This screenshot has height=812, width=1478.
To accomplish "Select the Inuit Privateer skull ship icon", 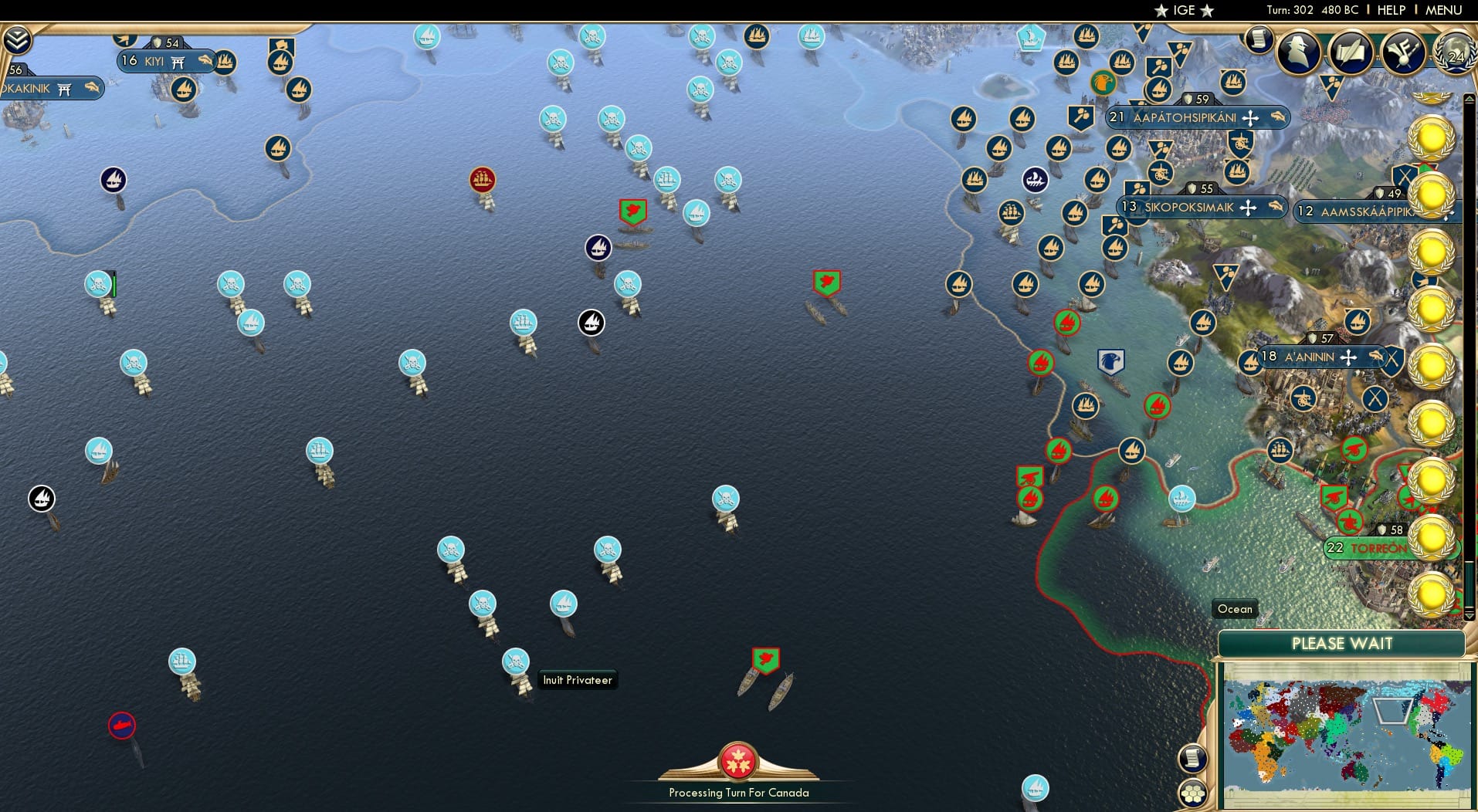I will (x=516, y=661).
